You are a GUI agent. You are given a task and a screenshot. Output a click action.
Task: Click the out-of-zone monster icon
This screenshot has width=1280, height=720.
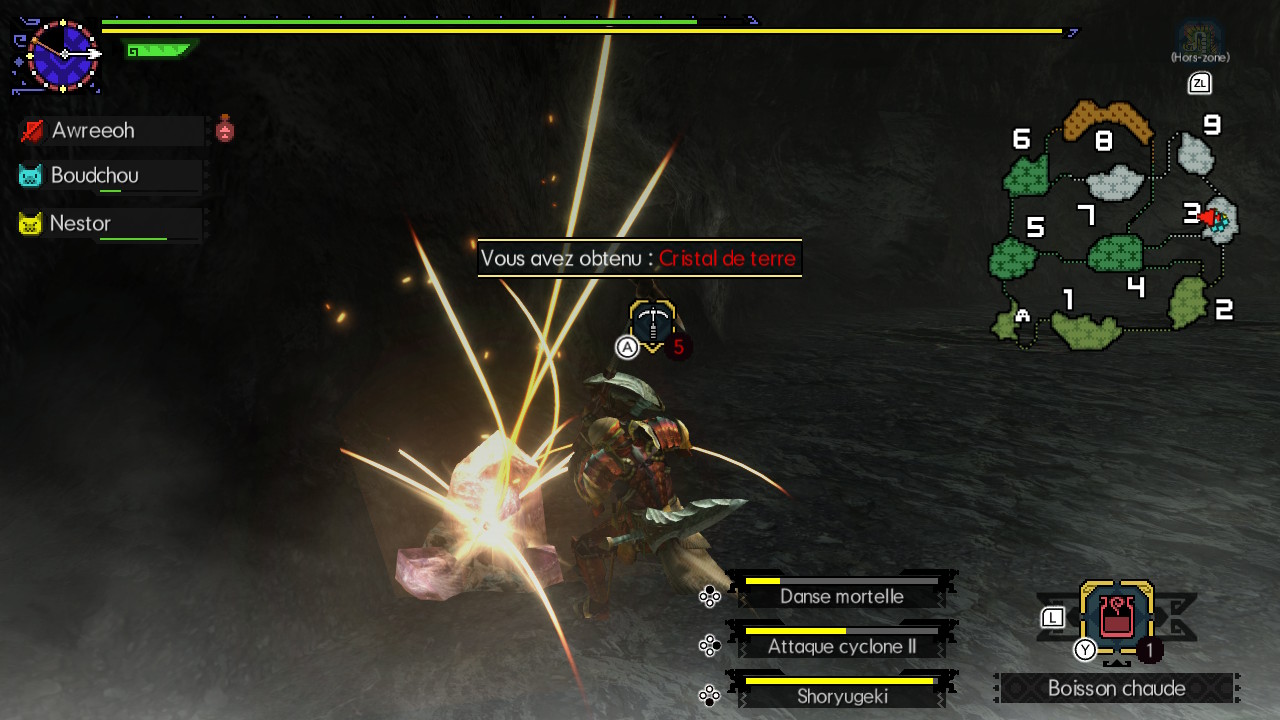(x=1199, y=40)
